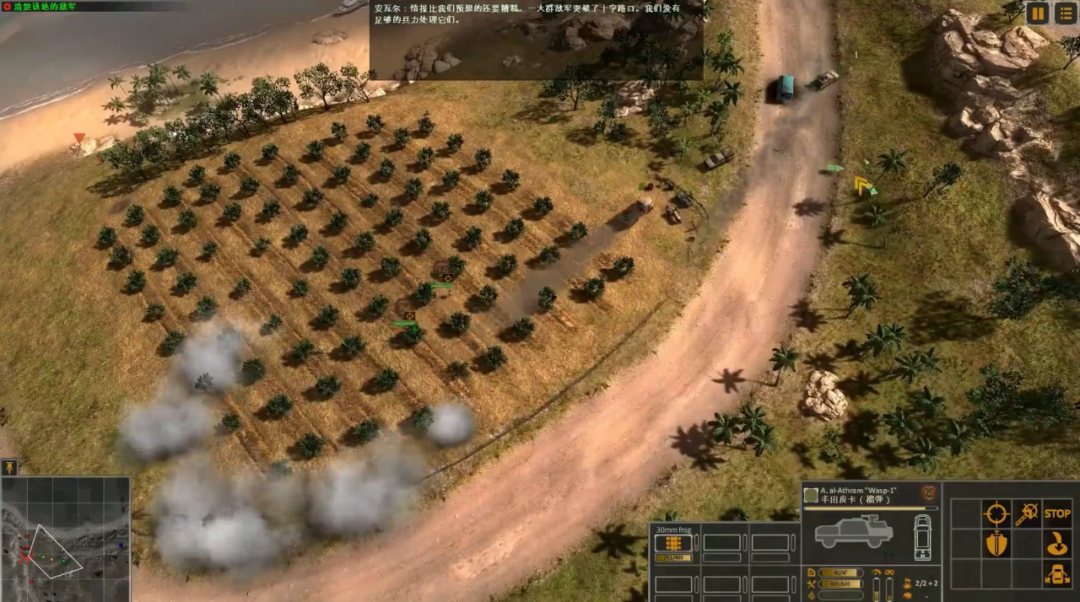Click the red unit emblem badge
1080x602 pixels.
click(929, 493)
